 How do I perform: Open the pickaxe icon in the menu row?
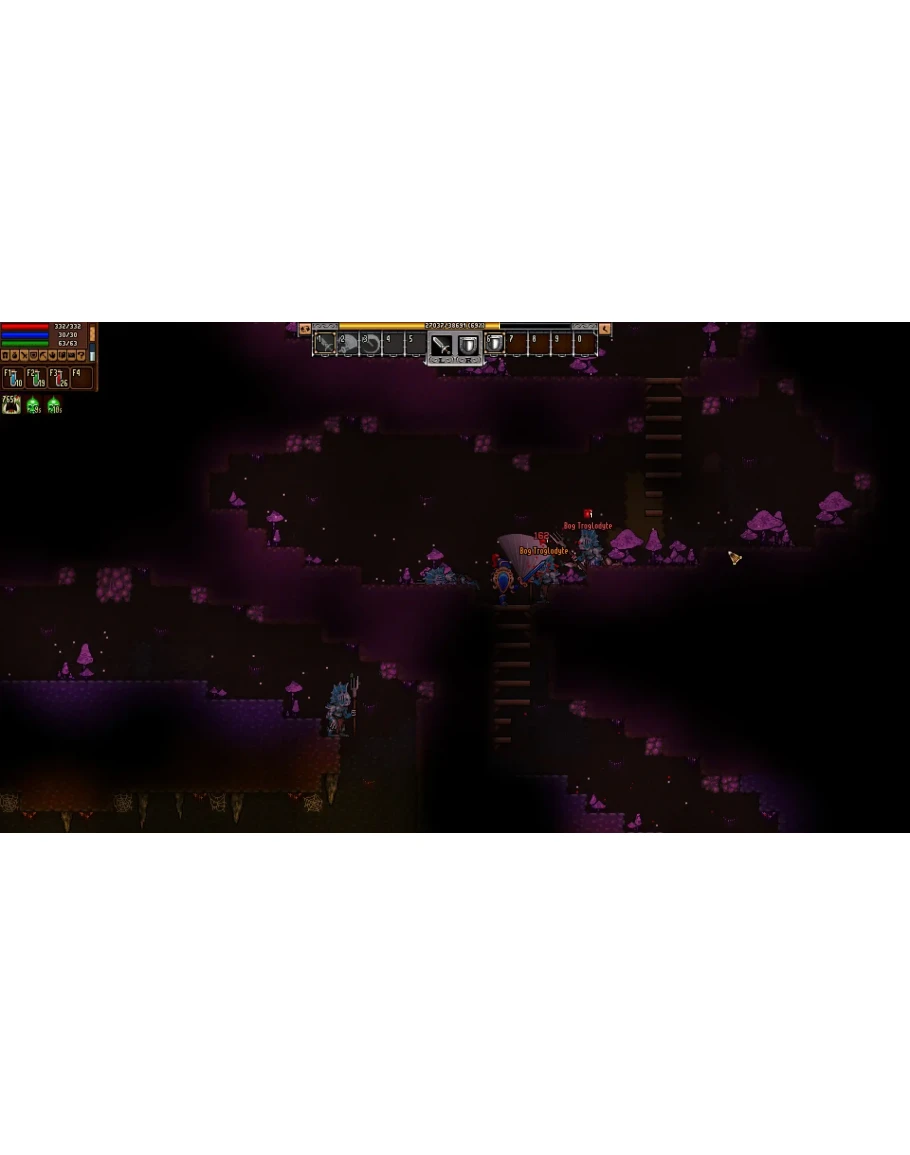(x=43, y=355)
